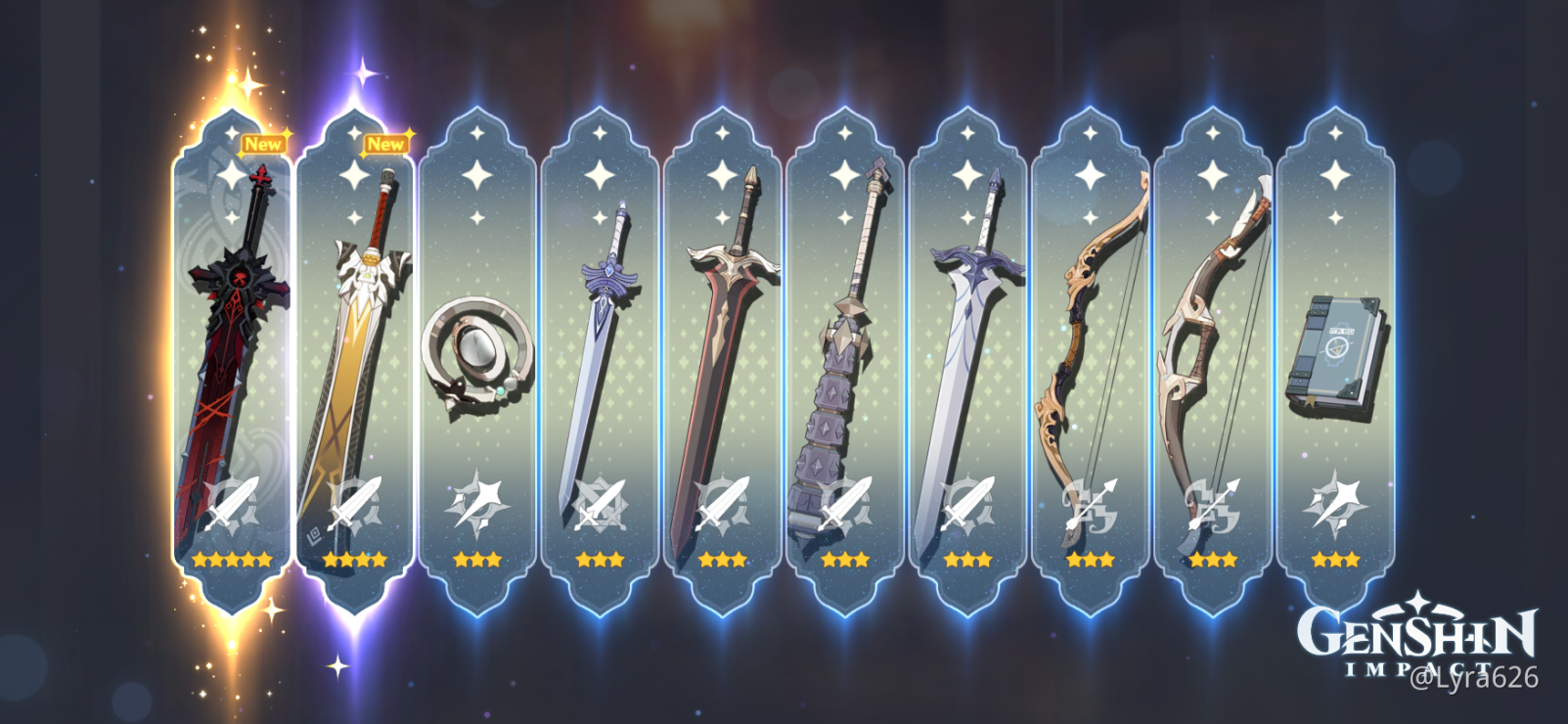Viewport: 1568px width, 724px height.
Task: Select the sword weapon type icon on the 5-star card
Action: pos(232,504)
